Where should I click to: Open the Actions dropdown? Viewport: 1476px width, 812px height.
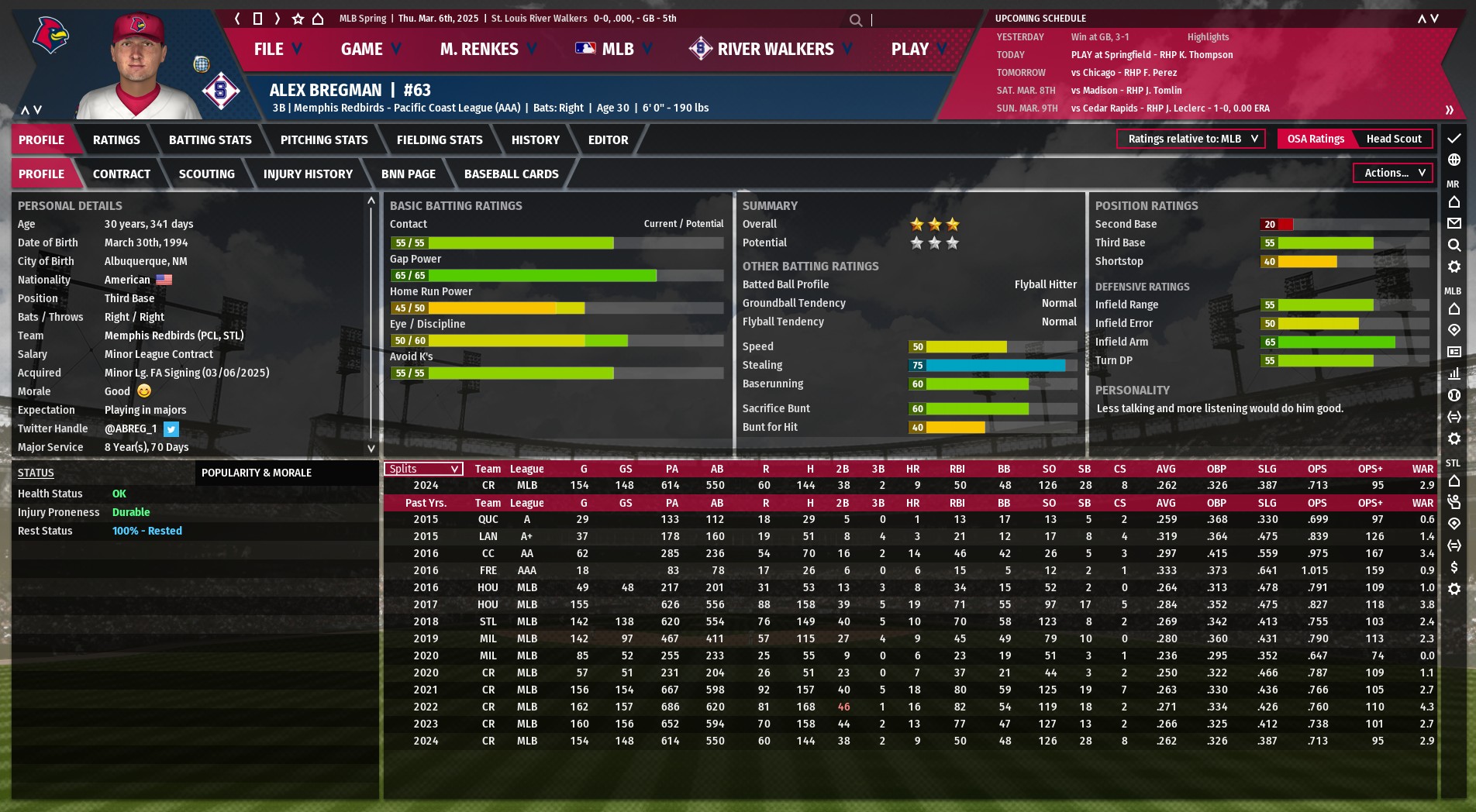click(1394, 173)
